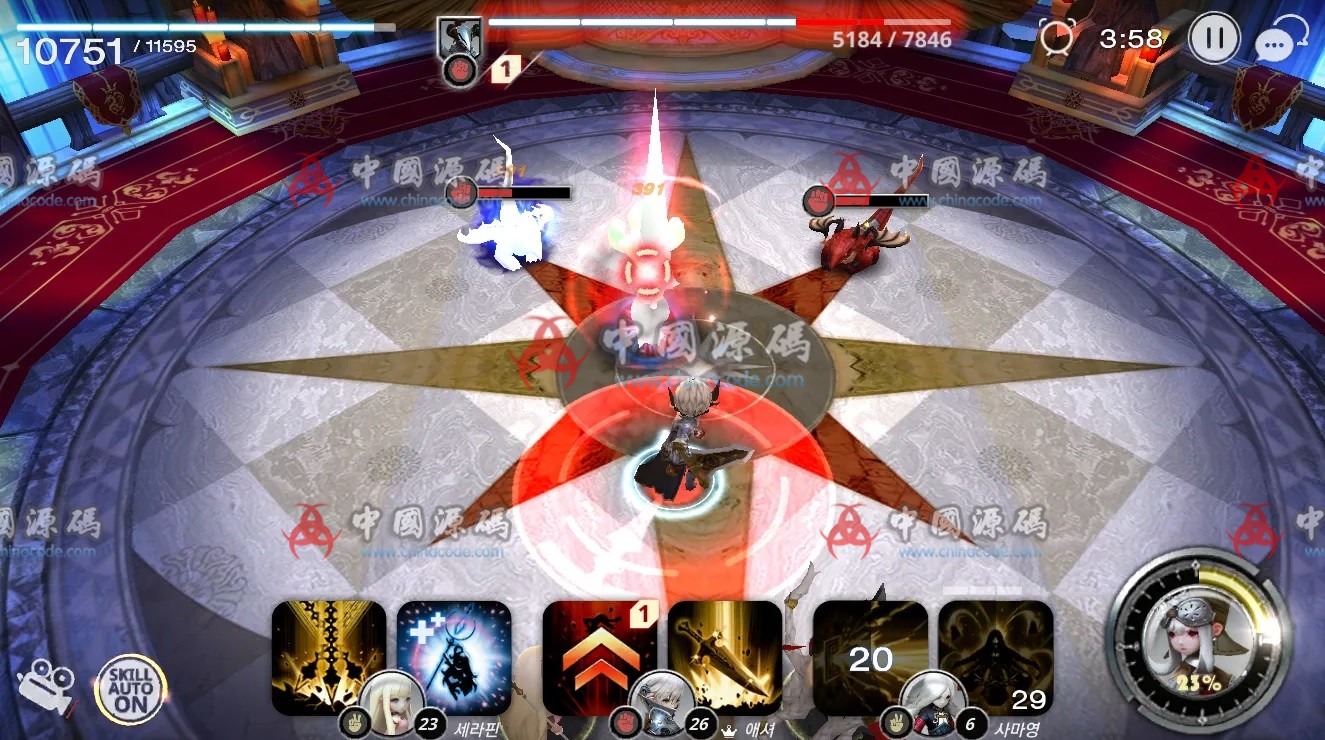Select the dark spear skill on cooldown 20
The height and width of the screenshot is (740, 1325).
pos(870,655)
